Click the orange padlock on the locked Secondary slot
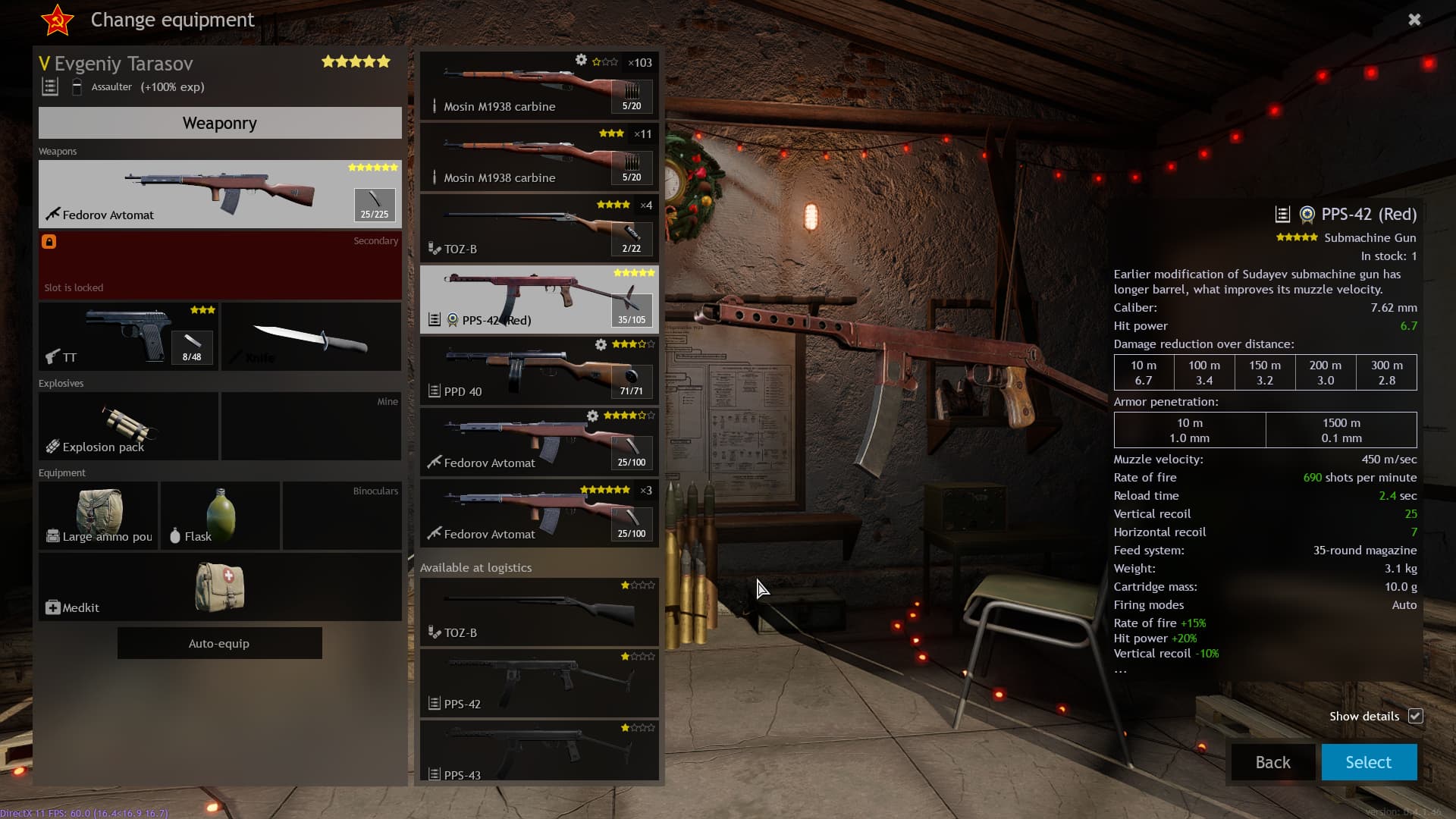The image size is (1456, 819). (x=49, y=241)
